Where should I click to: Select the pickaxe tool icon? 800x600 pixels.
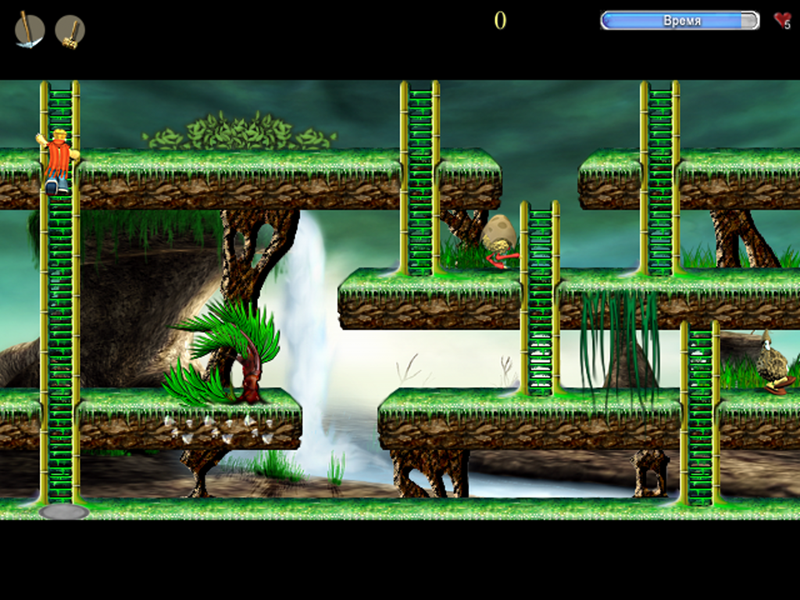pyautogui.click(x=29, y=30)
